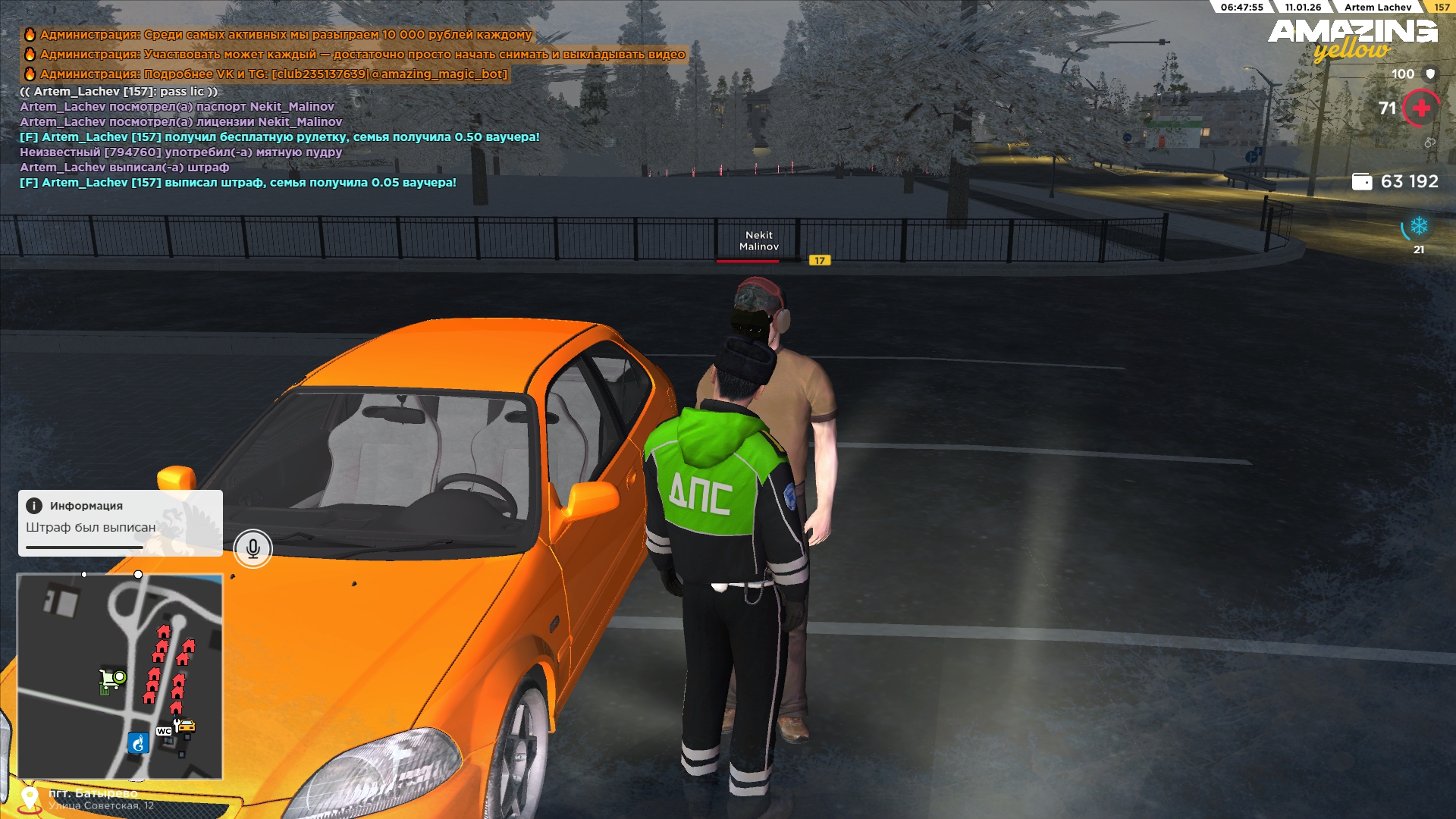Click the blue snowflake temperature icon

click(1418, 226)
